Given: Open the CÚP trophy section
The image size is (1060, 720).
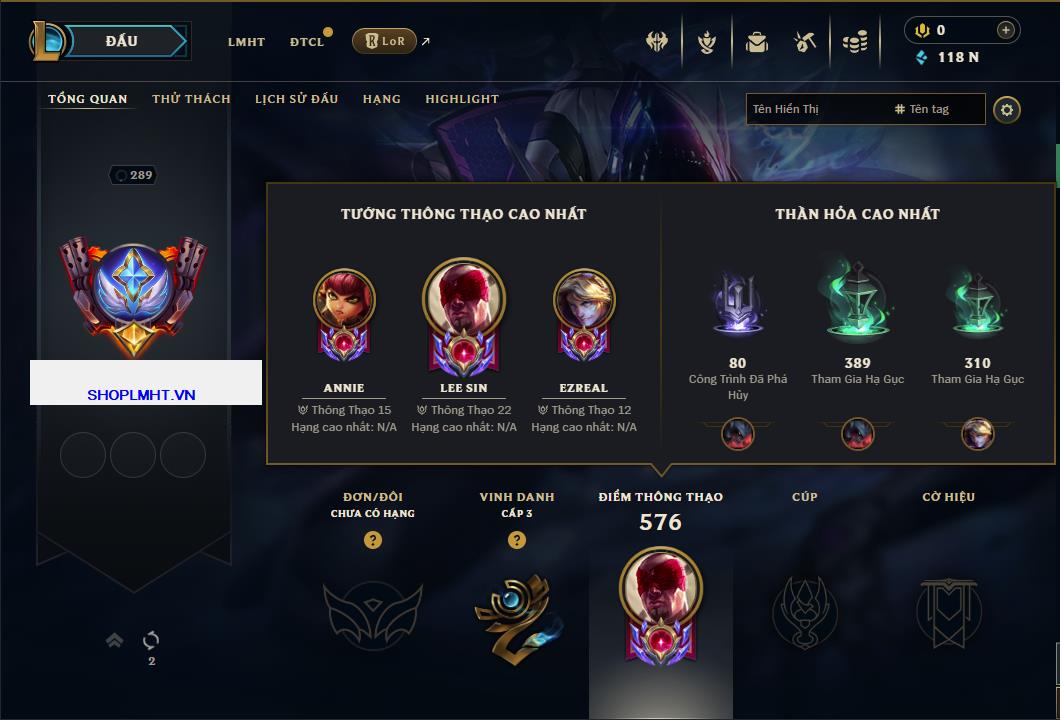Looking at the screenshot, I should tap(804, 609).
